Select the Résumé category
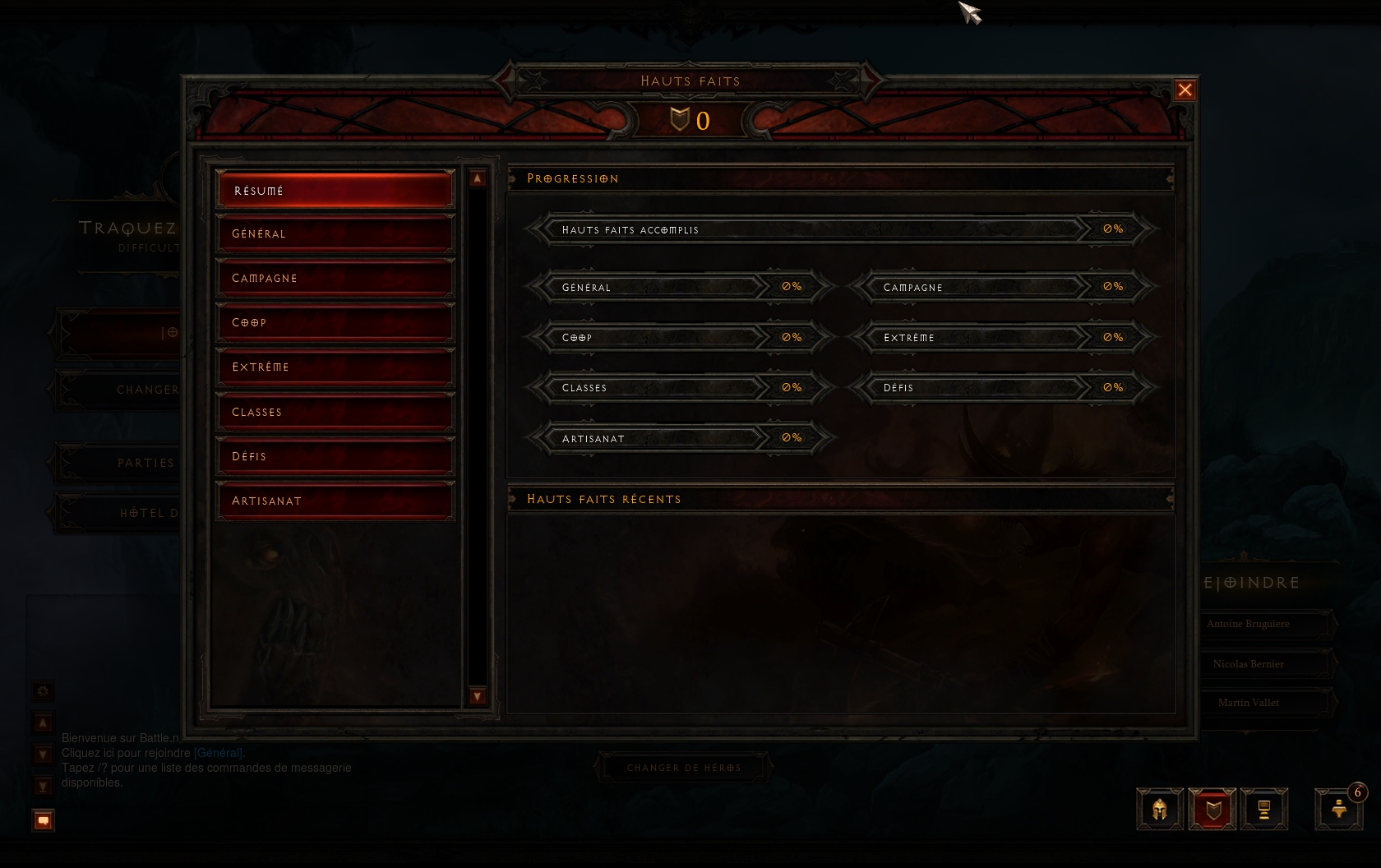The height and width of the screenshot is (868, 1381). (335, 190)
